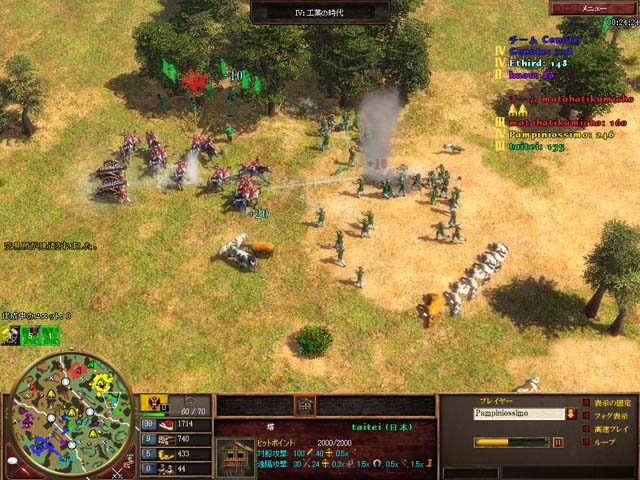The width and height of the screenshot is (640, 480).
Task: Adjust the replay speed slider bar
Action: tap(510, 441)
